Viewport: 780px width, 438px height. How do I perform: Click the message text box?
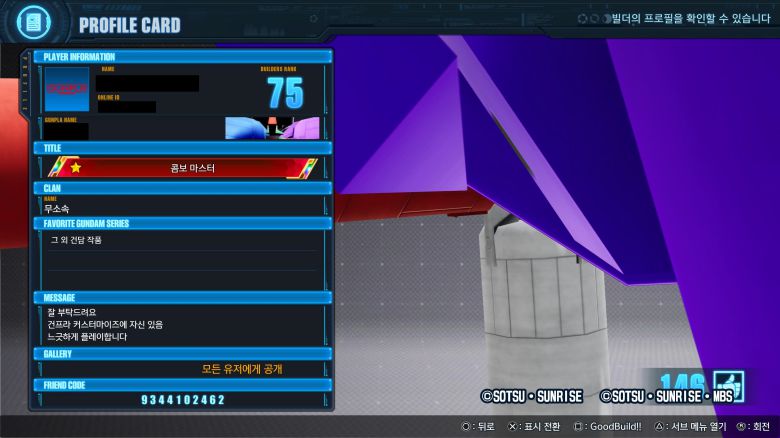[182, 324]
